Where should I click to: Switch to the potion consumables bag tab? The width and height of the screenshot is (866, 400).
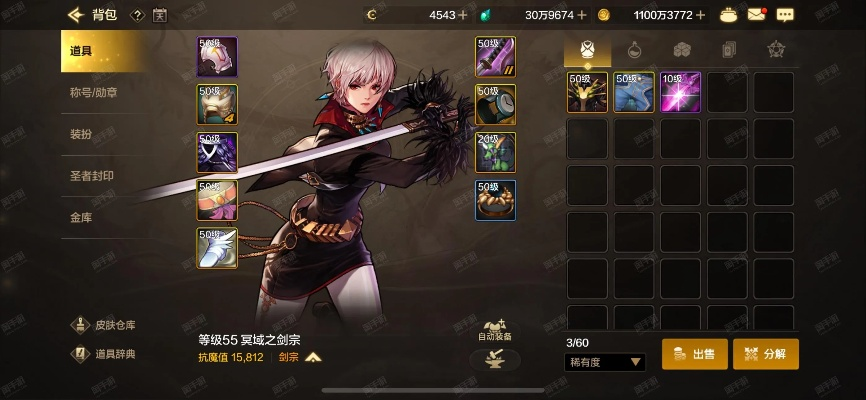tap(634, 49)
